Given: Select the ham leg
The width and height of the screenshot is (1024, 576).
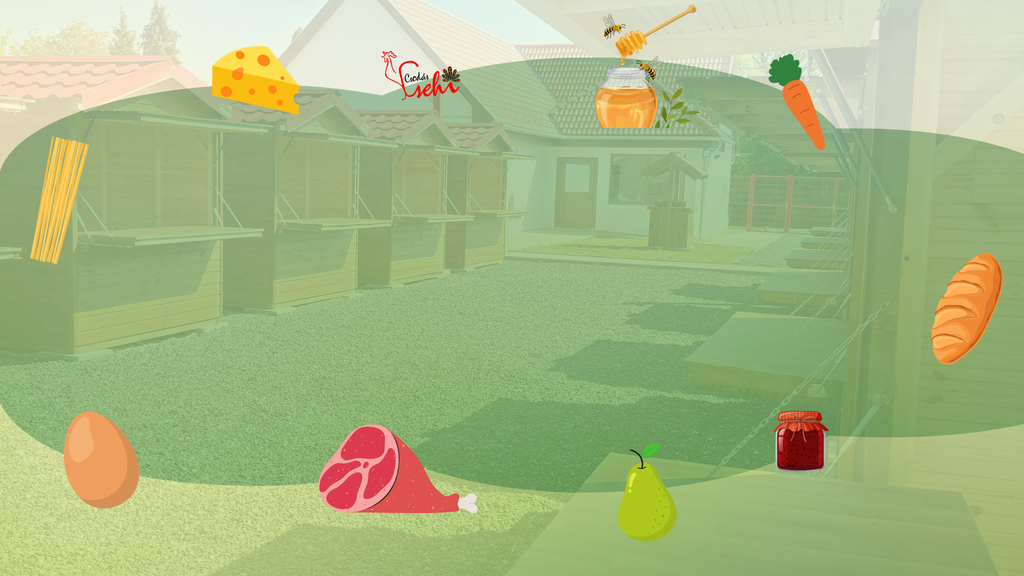Looking at the screenshot, I should coord(383,472).
